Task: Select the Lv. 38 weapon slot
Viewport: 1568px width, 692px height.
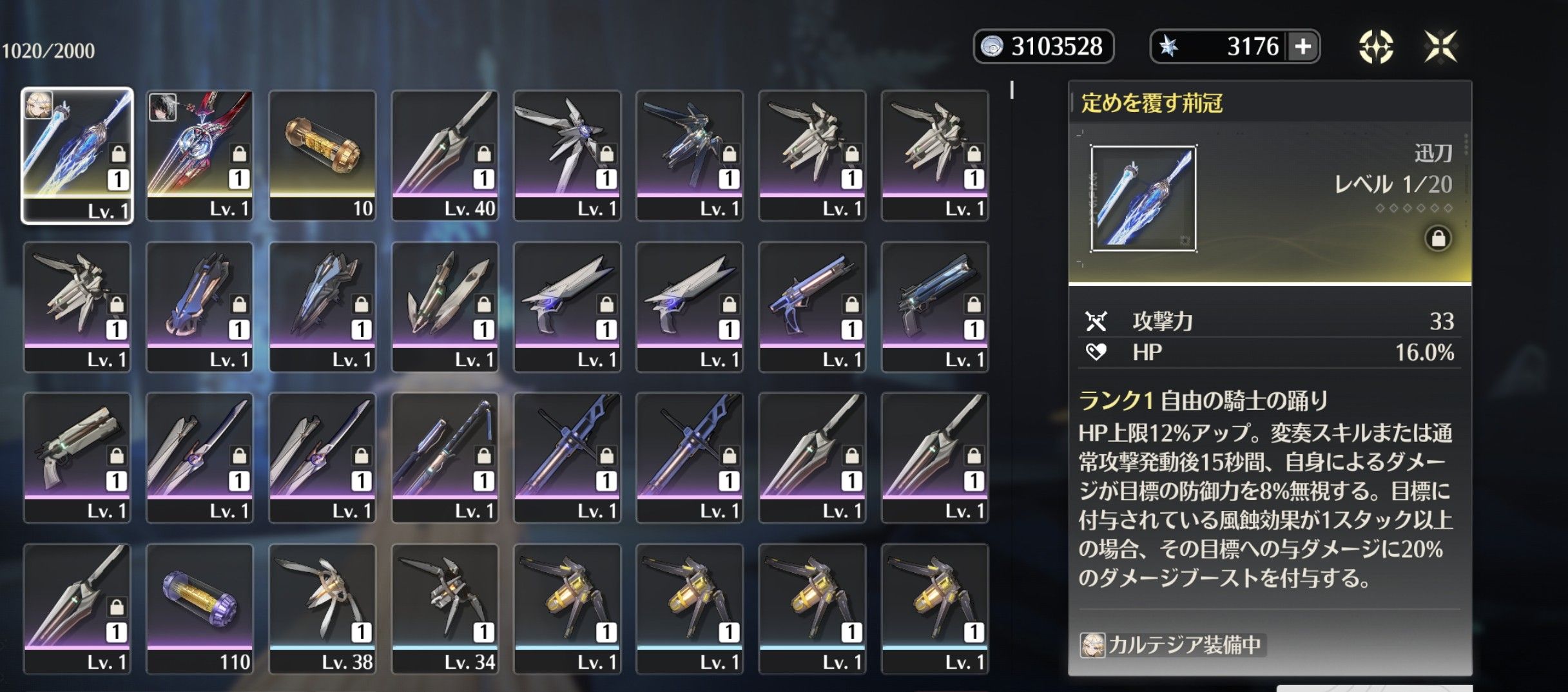Action: pyautogui.click(x=322, y=609)
